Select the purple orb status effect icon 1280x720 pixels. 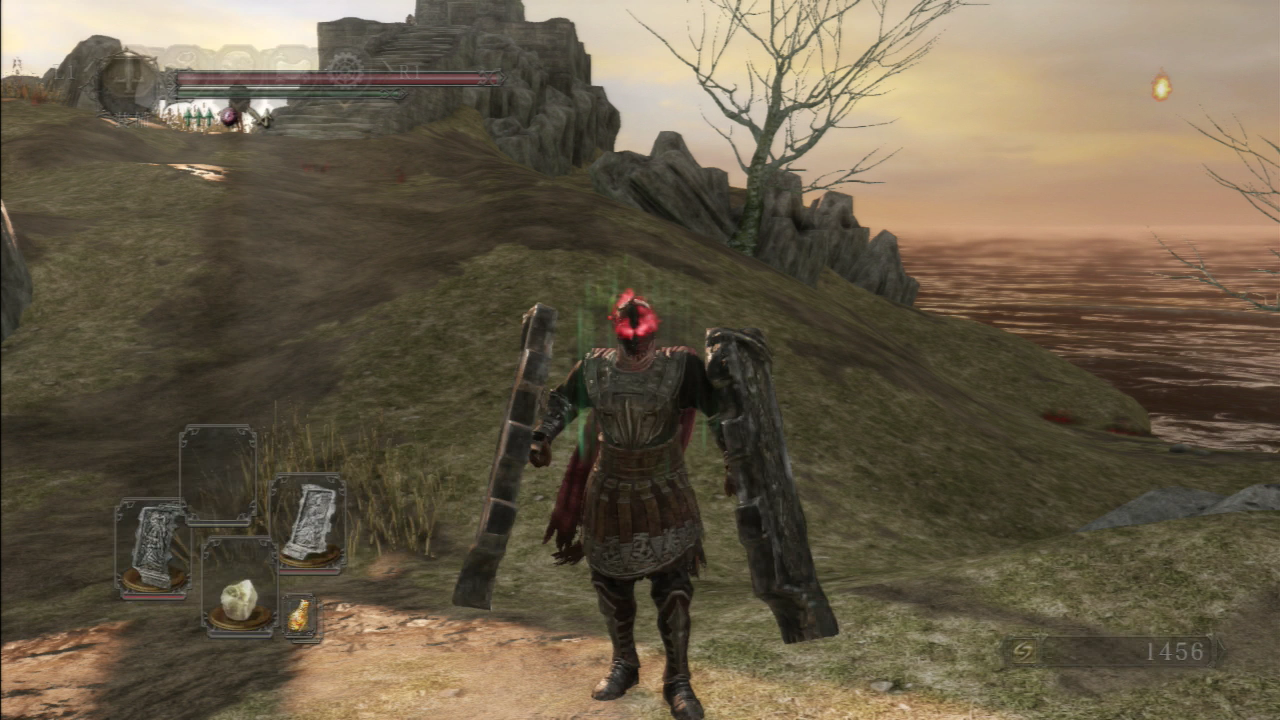pos(228,115)
